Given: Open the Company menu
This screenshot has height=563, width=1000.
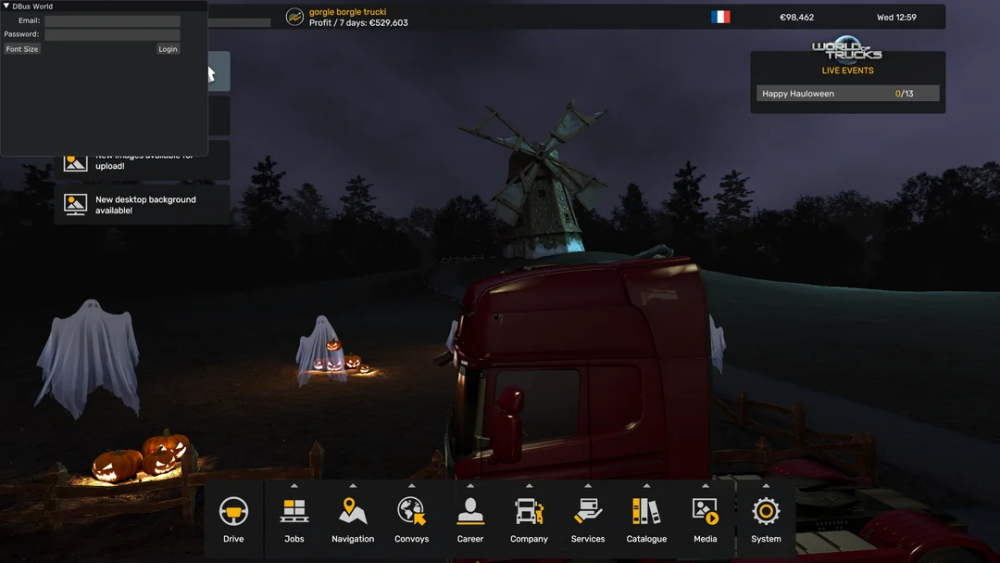Looking at the screenshot, I should pos(529,520).
